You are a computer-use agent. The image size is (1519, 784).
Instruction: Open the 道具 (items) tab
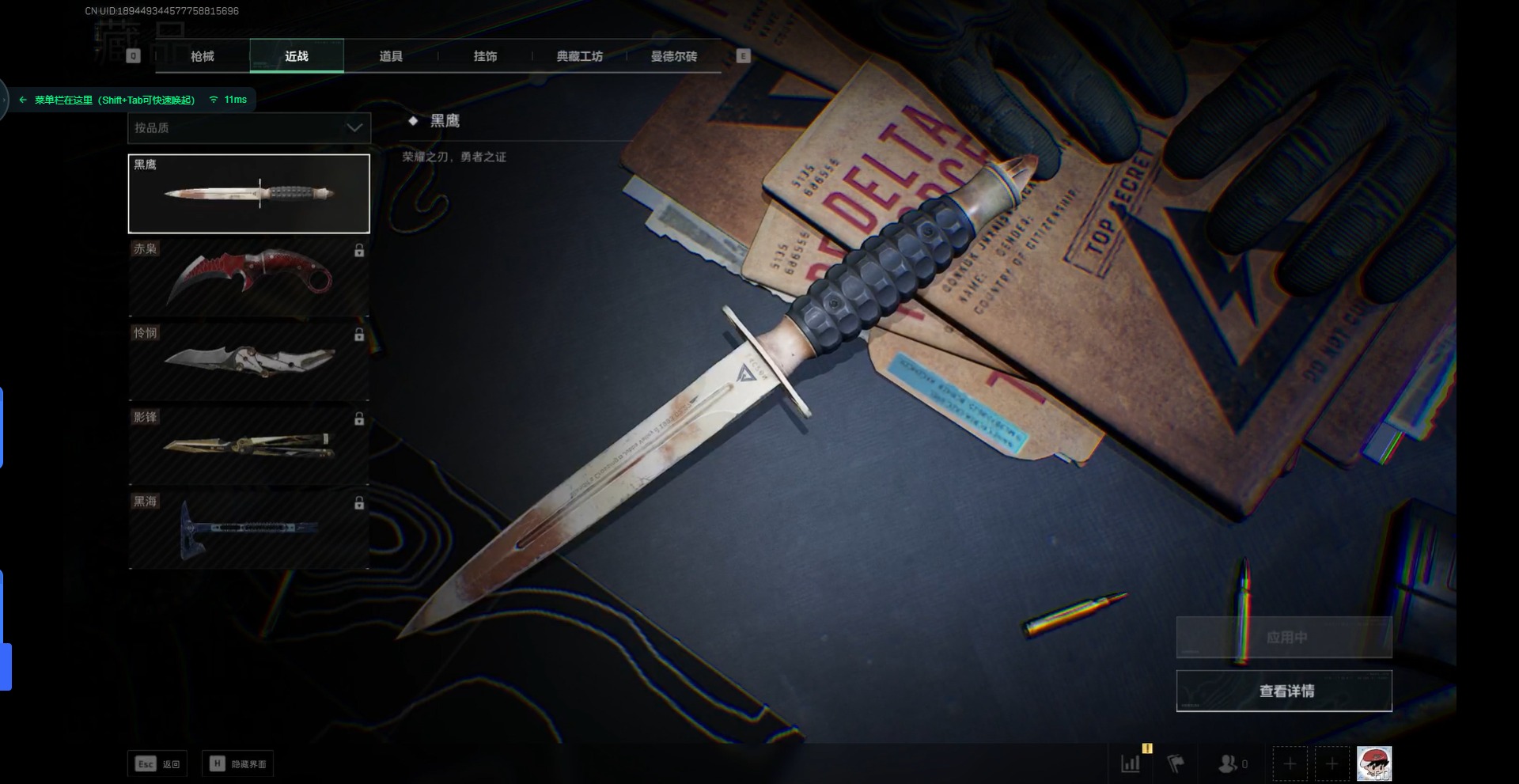(391, 56)
